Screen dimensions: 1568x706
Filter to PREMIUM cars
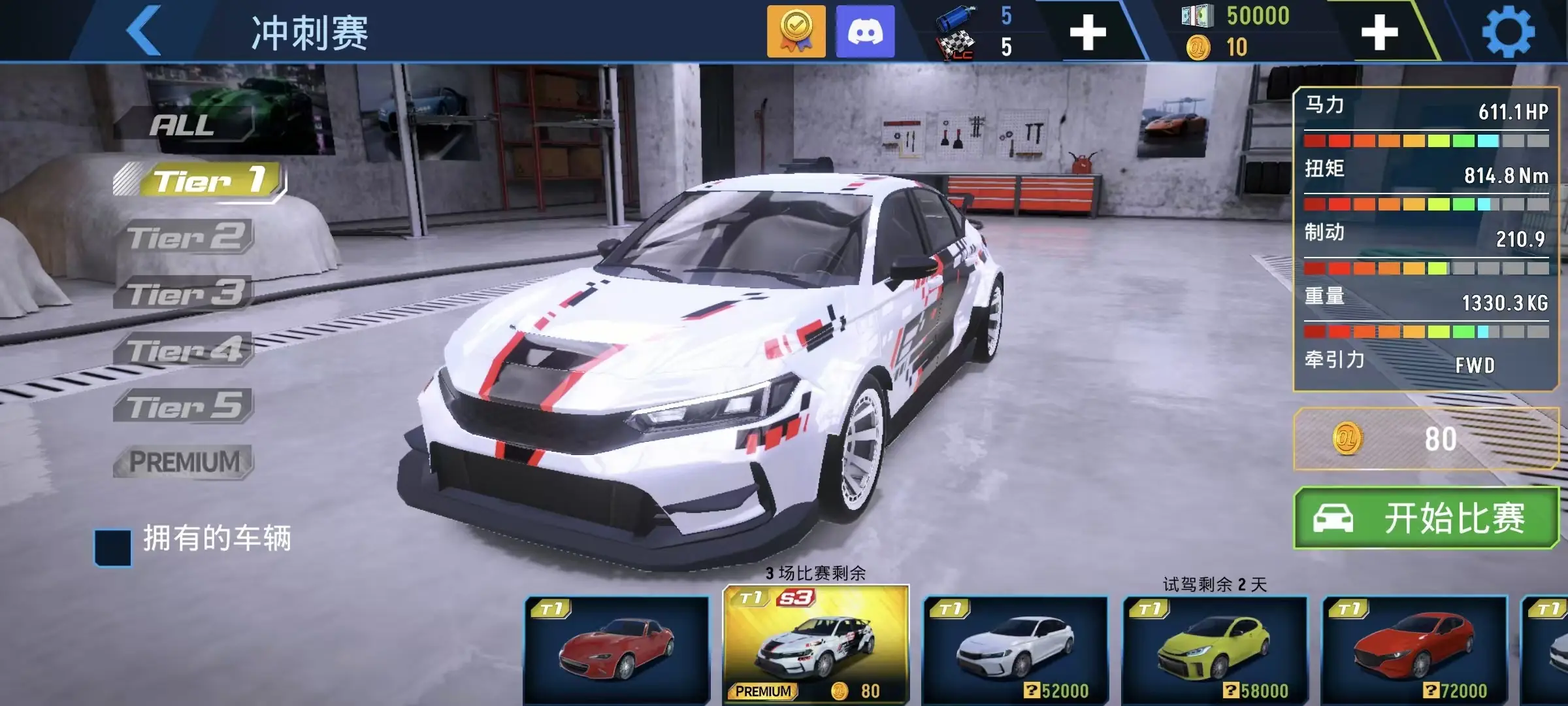coord(185,462)
